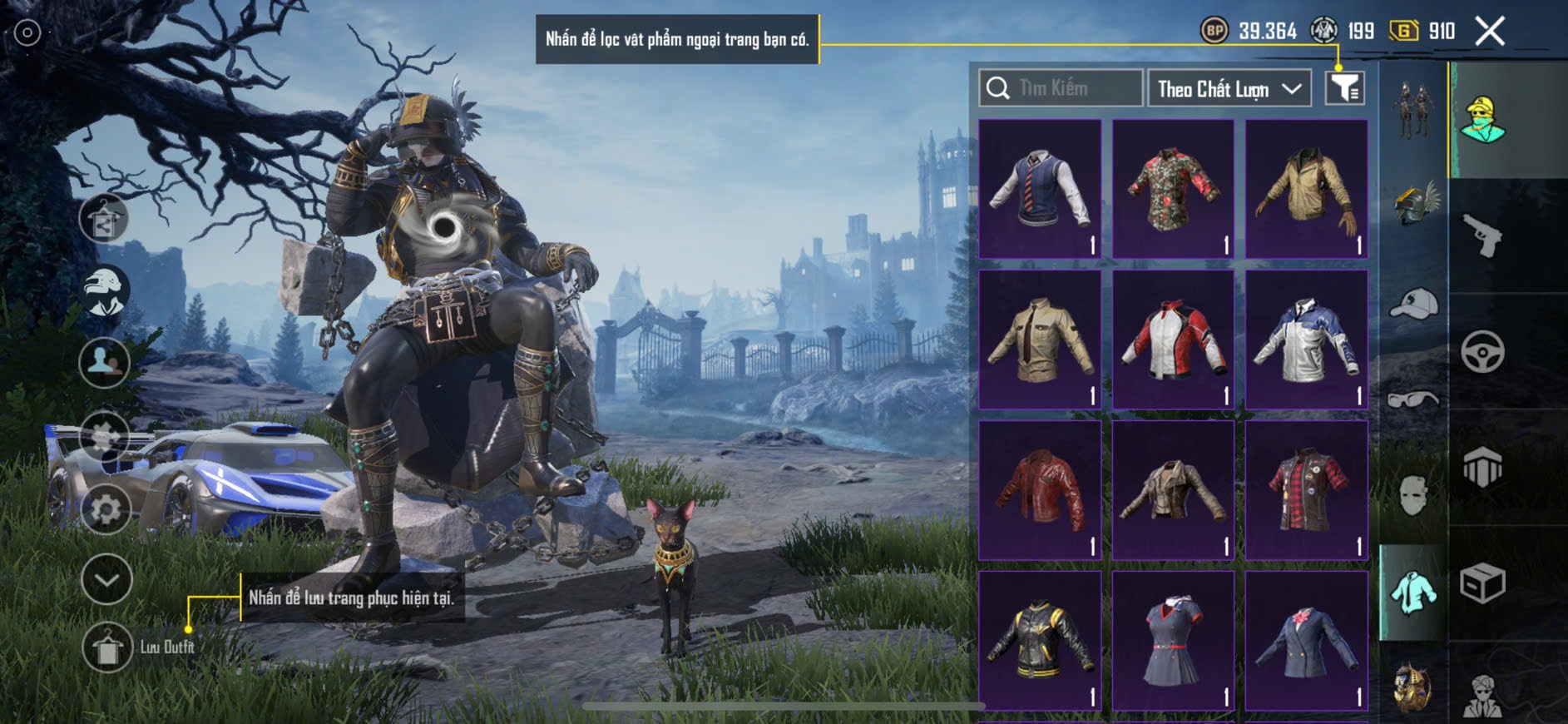The image size is (1568, 724).
Task: Open the baseball cap category
Action: [1413, 304]
